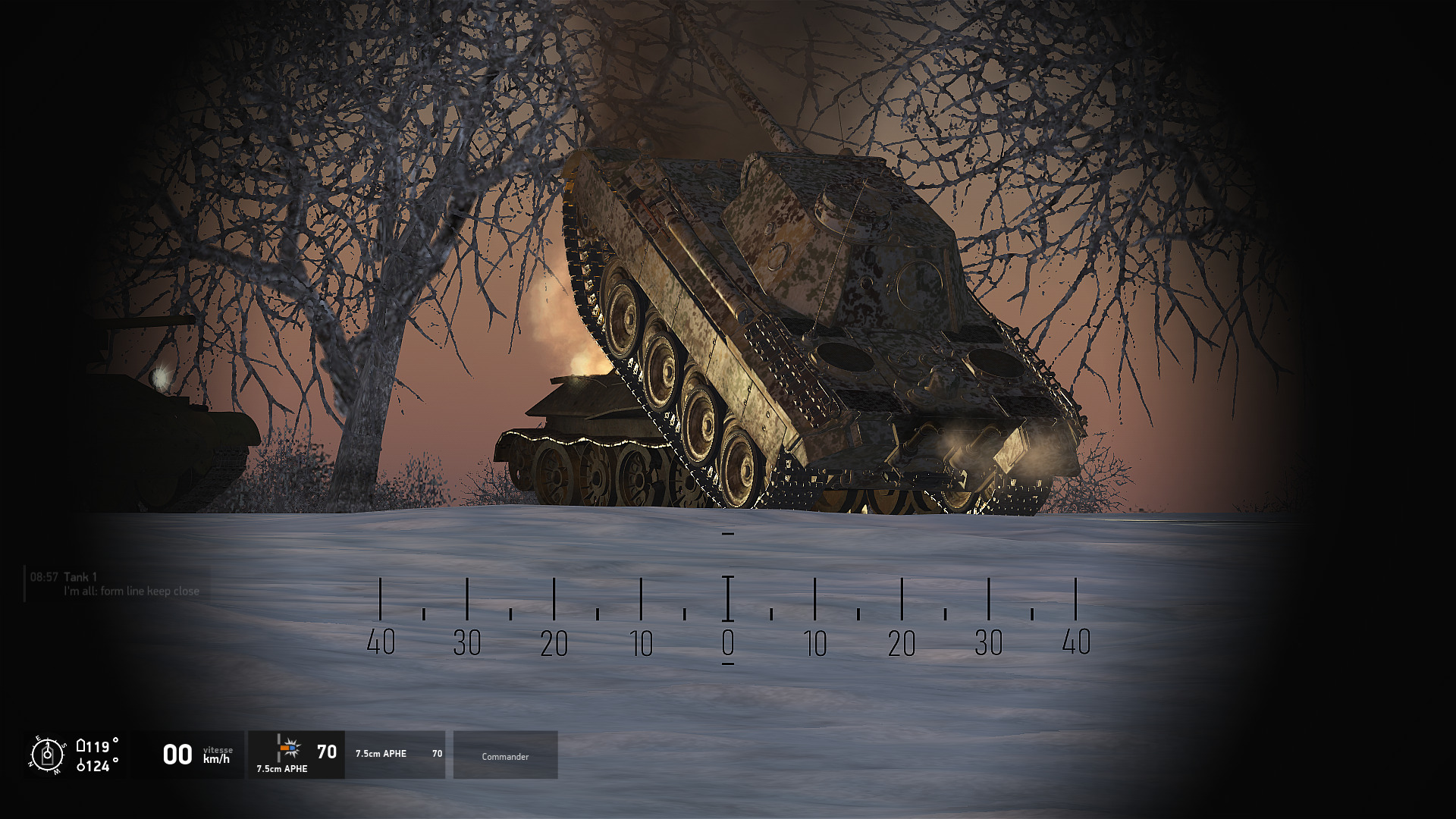Click the tank compass heading indicator
The width and height of the screenshot is (1456, 819).
(48, 755)
